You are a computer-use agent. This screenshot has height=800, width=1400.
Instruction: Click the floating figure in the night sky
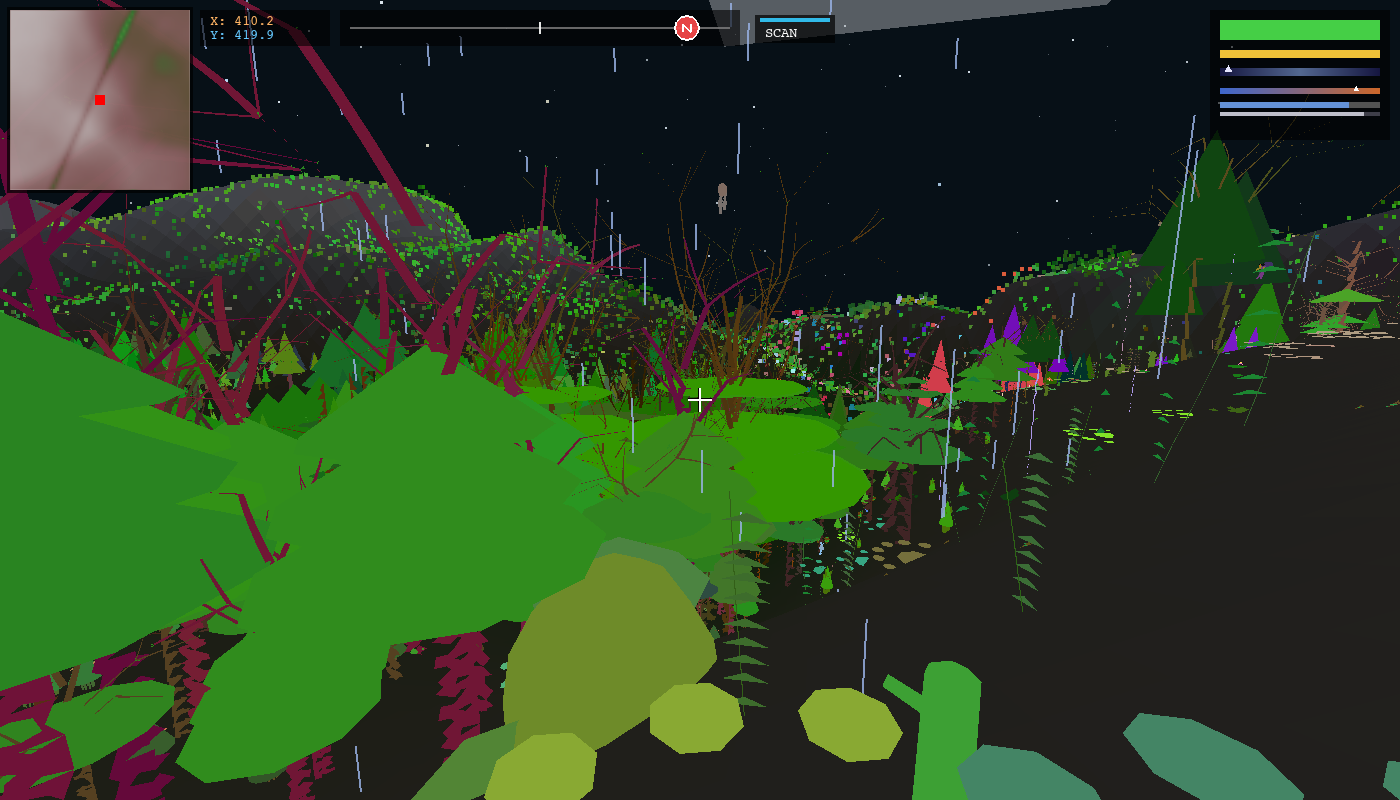pyautogui.click(x=721, y=193)
